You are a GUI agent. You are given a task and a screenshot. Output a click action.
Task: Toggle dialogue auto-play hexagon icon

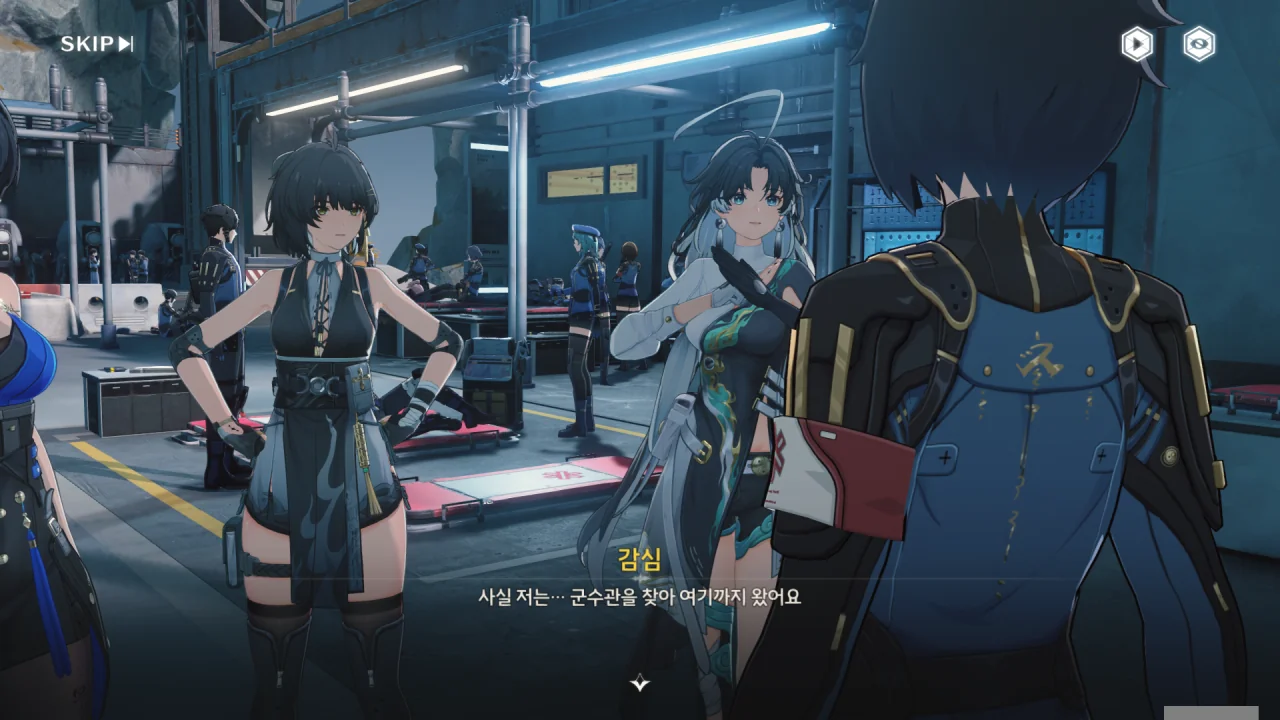(1137, 44)
